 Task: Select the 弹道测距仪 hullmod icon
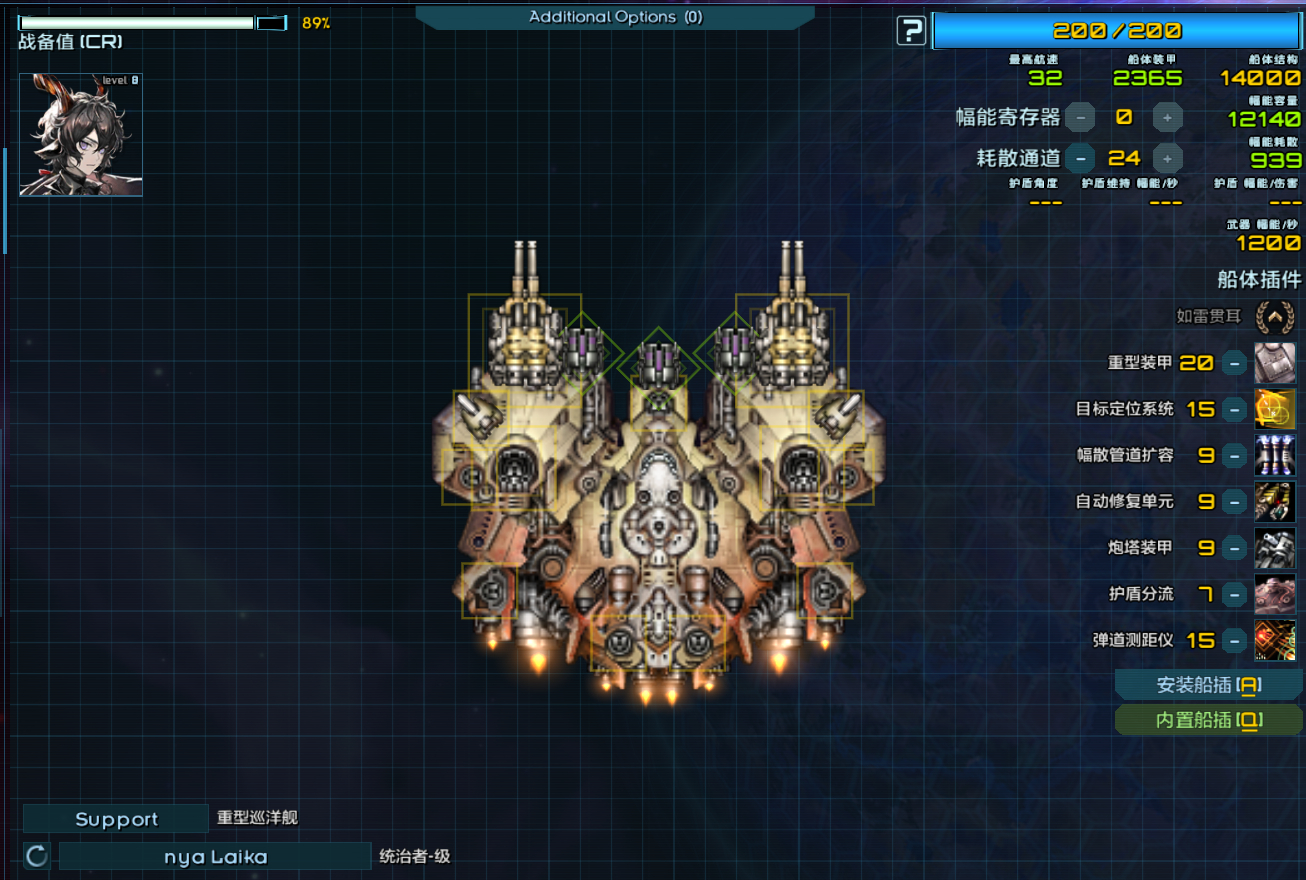[1275, 640]
